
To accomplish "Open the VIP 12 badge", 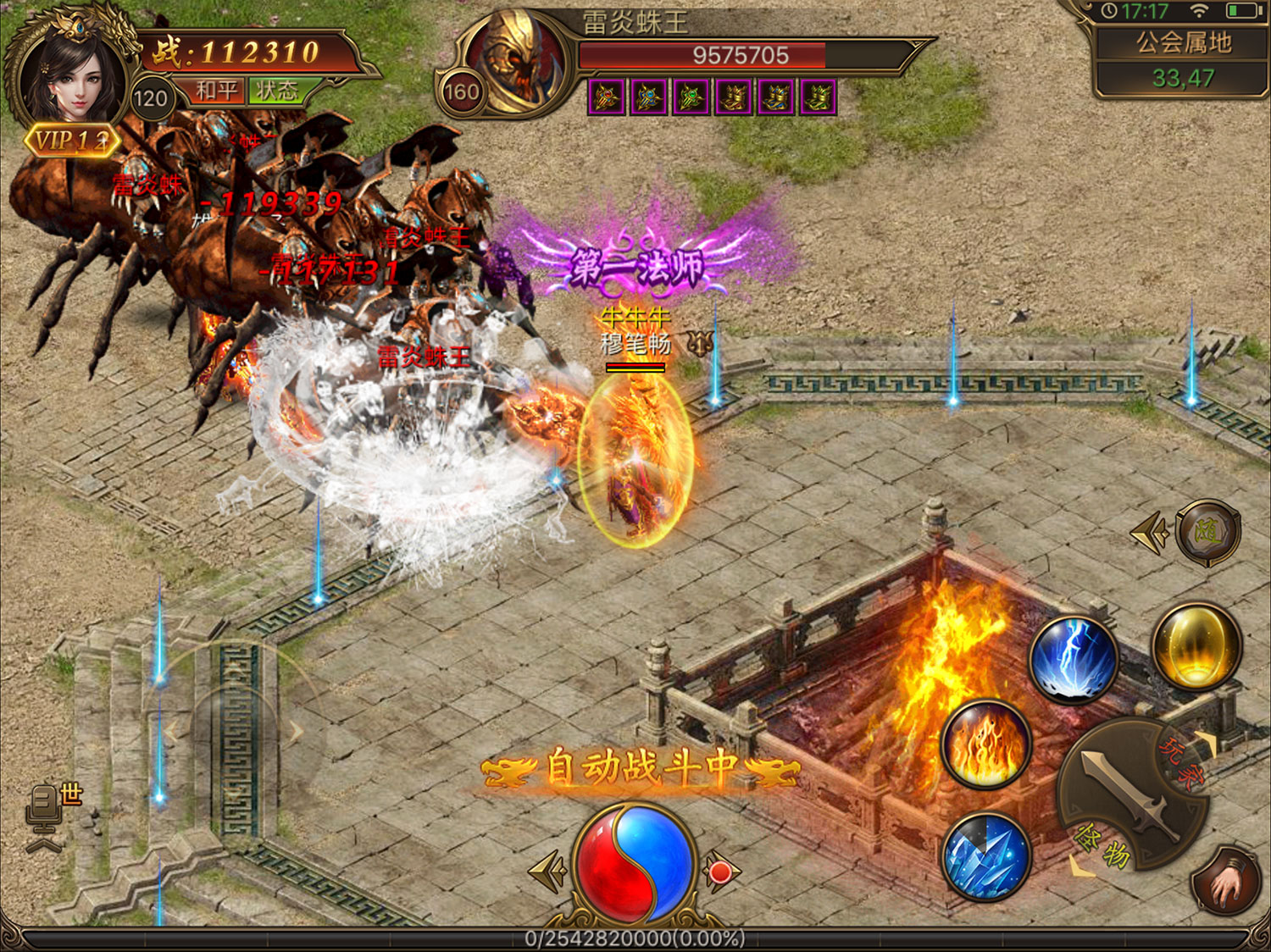I will pos(73,141).
